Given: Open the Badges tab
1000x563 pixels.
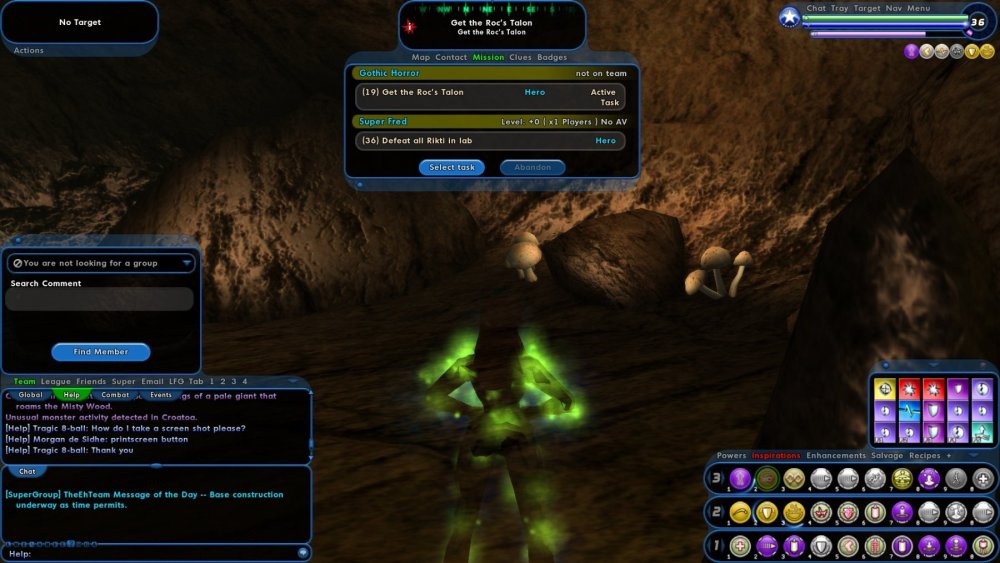Looking at the screenshot, I should tap(552, 57).
